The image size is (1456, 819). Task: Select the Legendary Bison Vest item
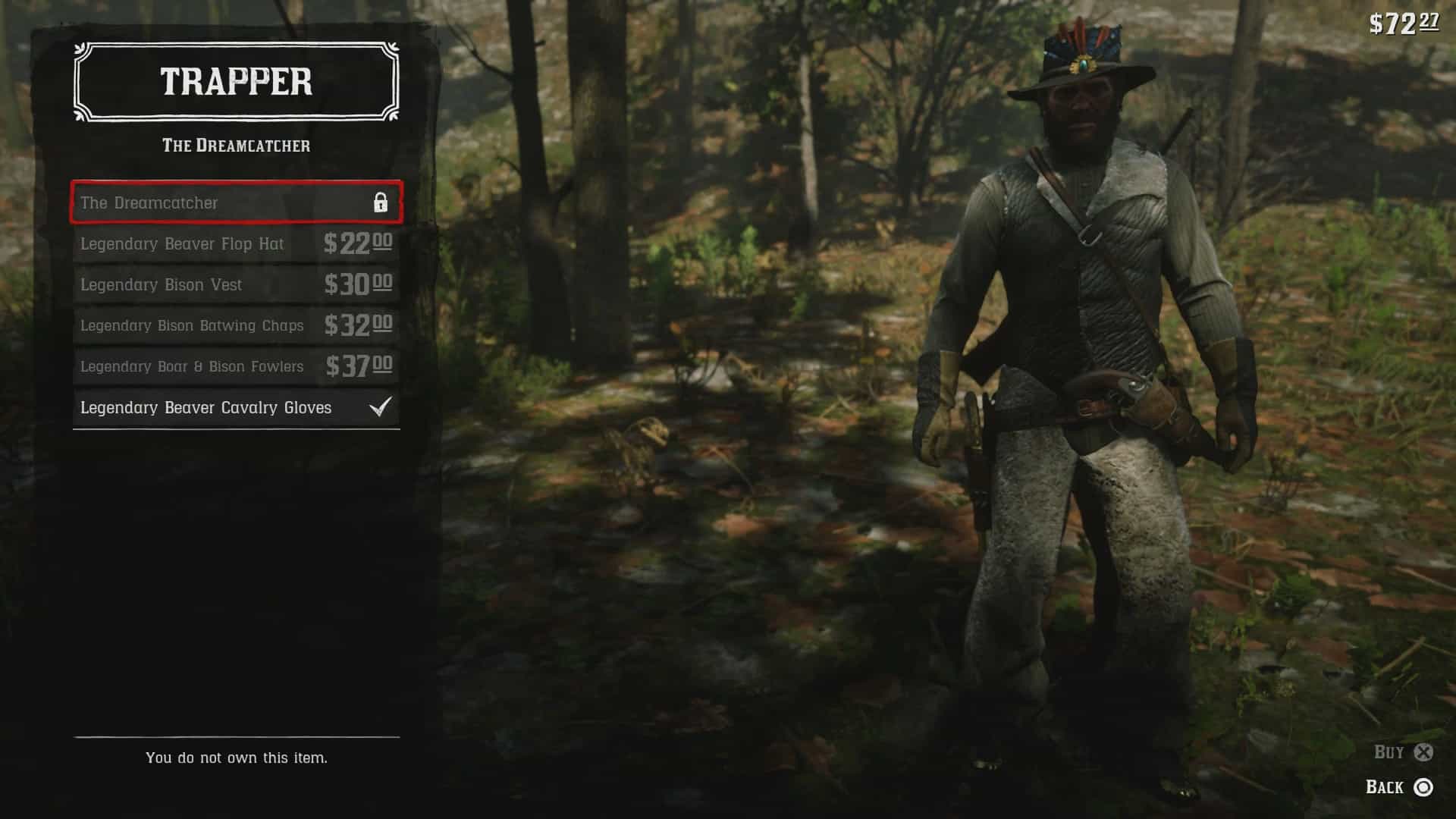pos(161,285)
